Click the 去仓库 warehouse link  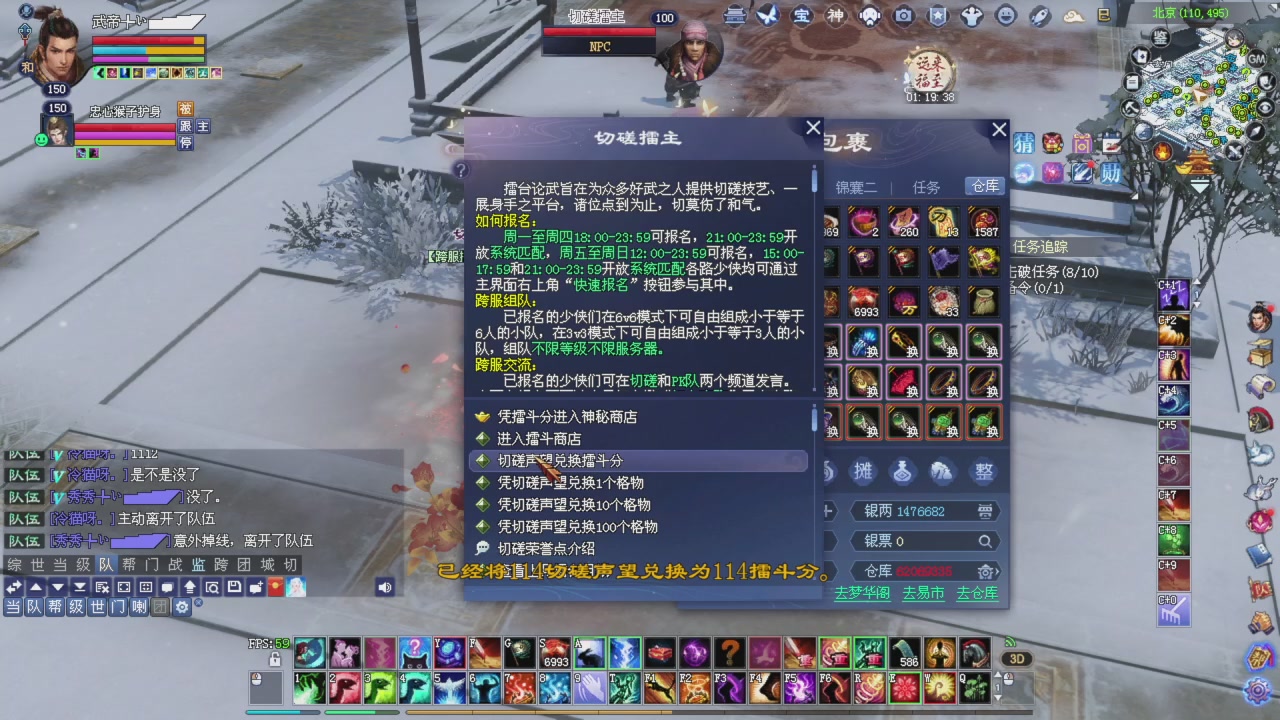tap(978, 594)
